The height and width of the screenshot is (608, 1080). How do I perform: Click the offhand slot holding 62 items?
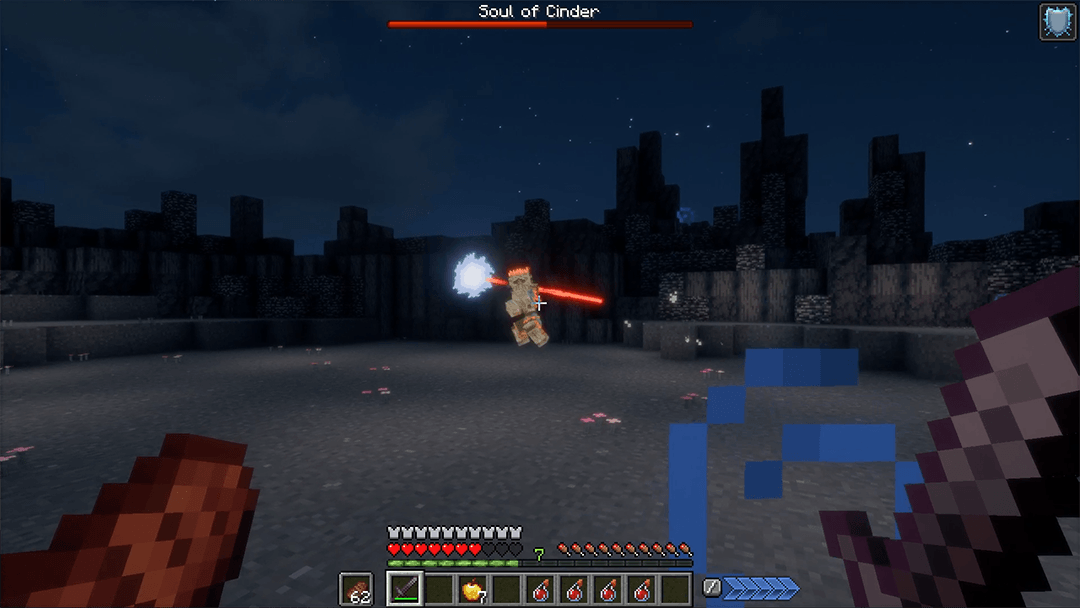(x=356, y=589)
